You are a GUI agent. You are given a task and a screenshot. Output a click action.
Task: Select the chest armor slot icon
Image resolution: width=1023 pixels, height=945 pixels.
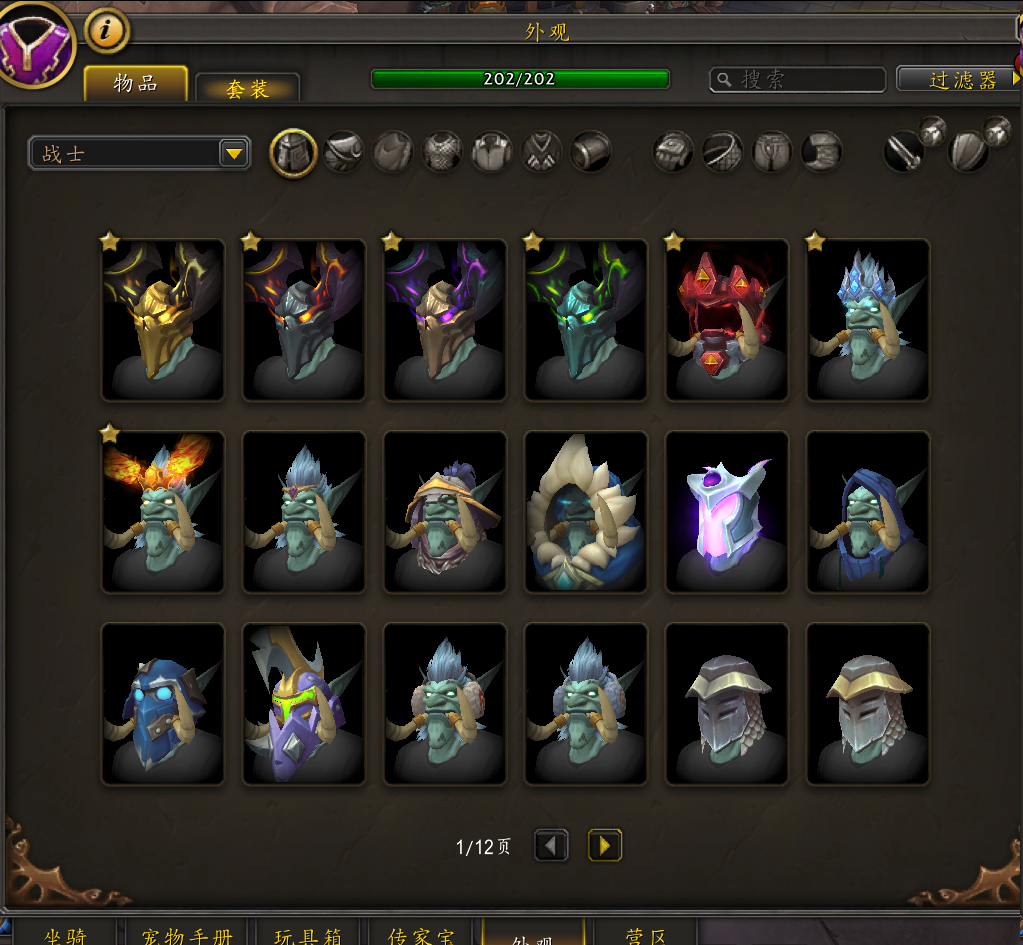point(442,153)
